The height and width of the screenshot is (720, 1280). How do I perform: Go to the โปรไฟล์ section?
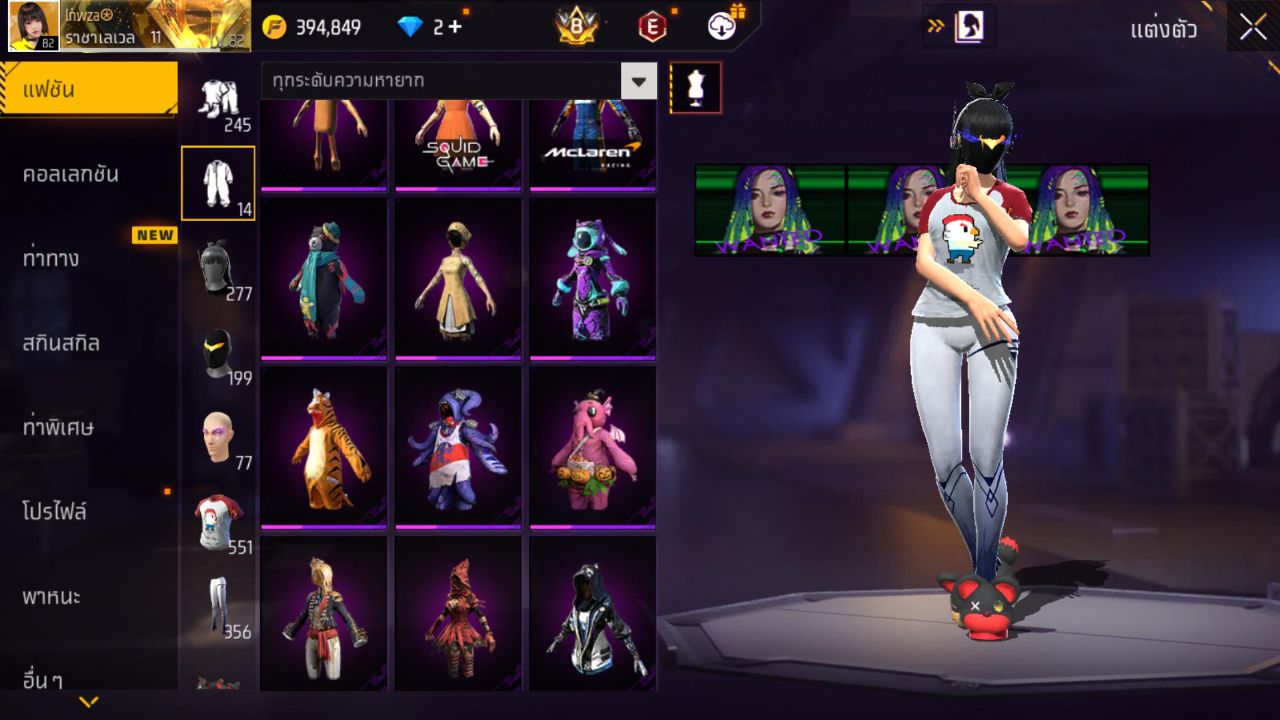point(55,512)
